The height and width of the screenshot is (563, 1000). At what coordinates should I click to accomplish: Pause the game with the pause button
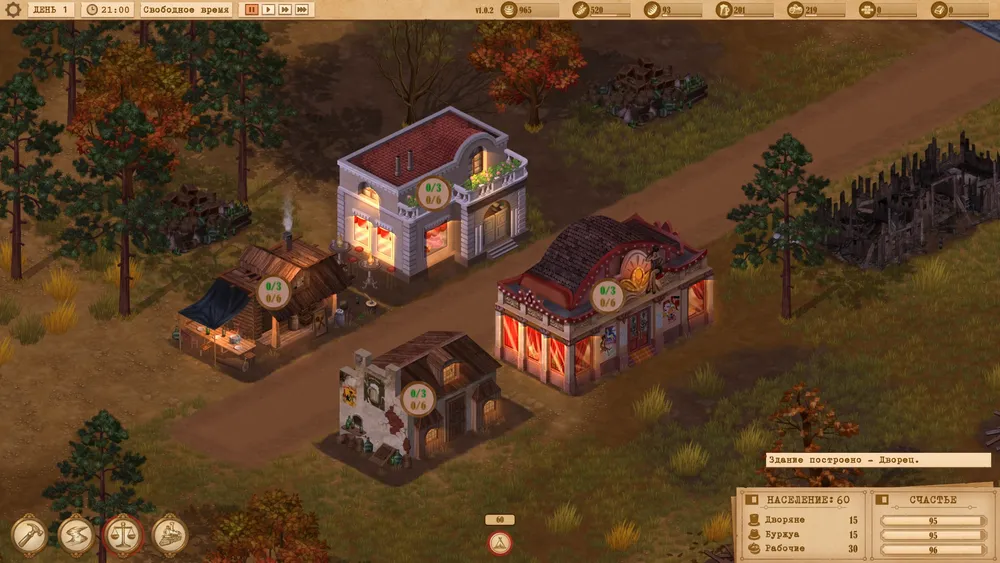point(251,9)
